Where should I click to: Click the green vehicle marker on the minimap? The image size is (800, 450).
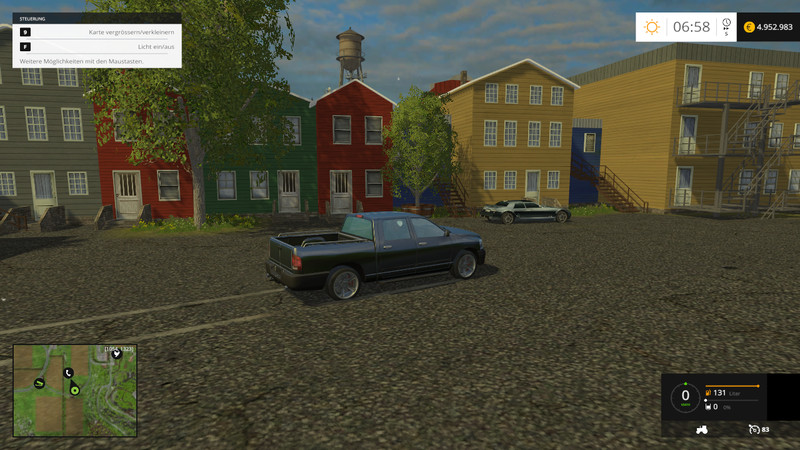click(x=39, y=383)
